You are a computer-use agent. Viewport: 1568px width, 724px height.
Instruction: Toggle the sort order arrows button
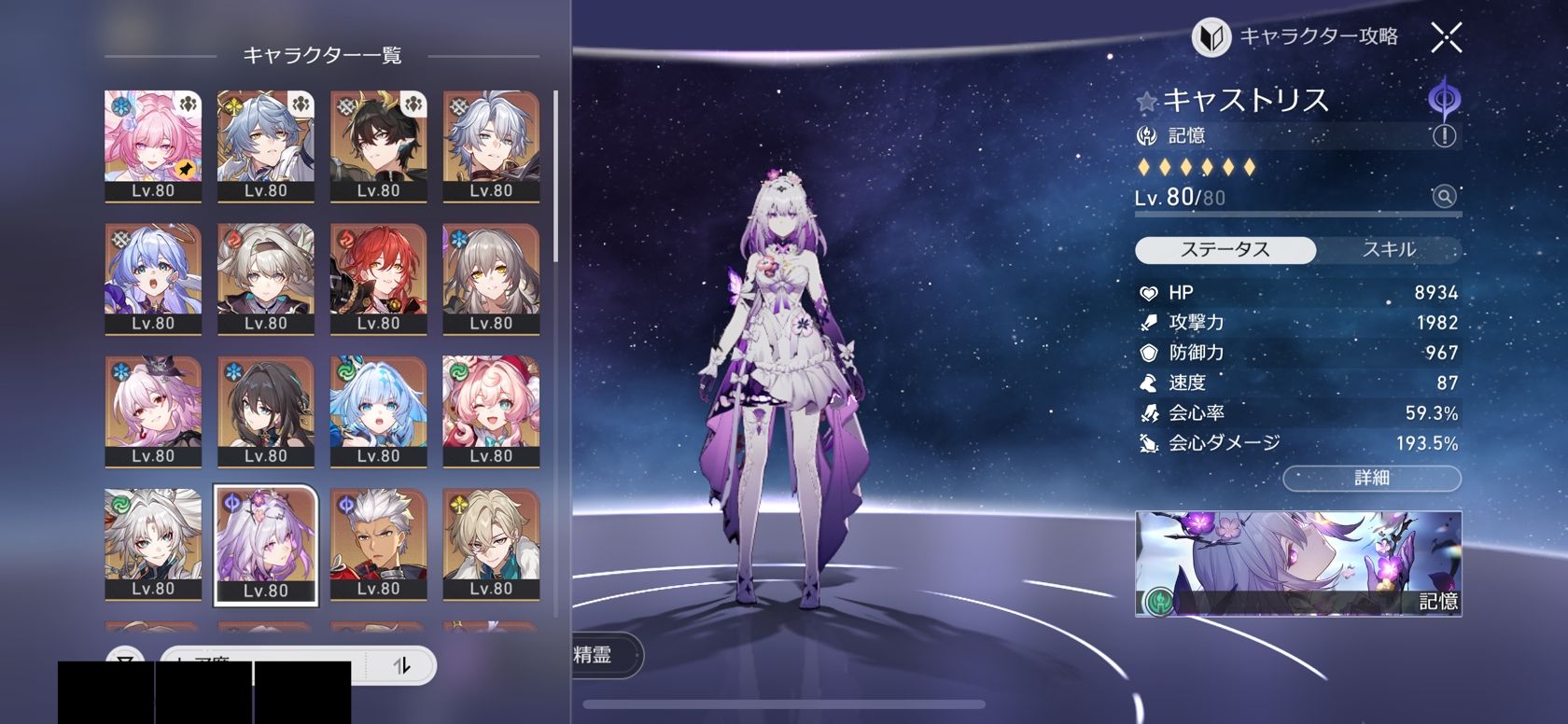(x=401, y=665)
